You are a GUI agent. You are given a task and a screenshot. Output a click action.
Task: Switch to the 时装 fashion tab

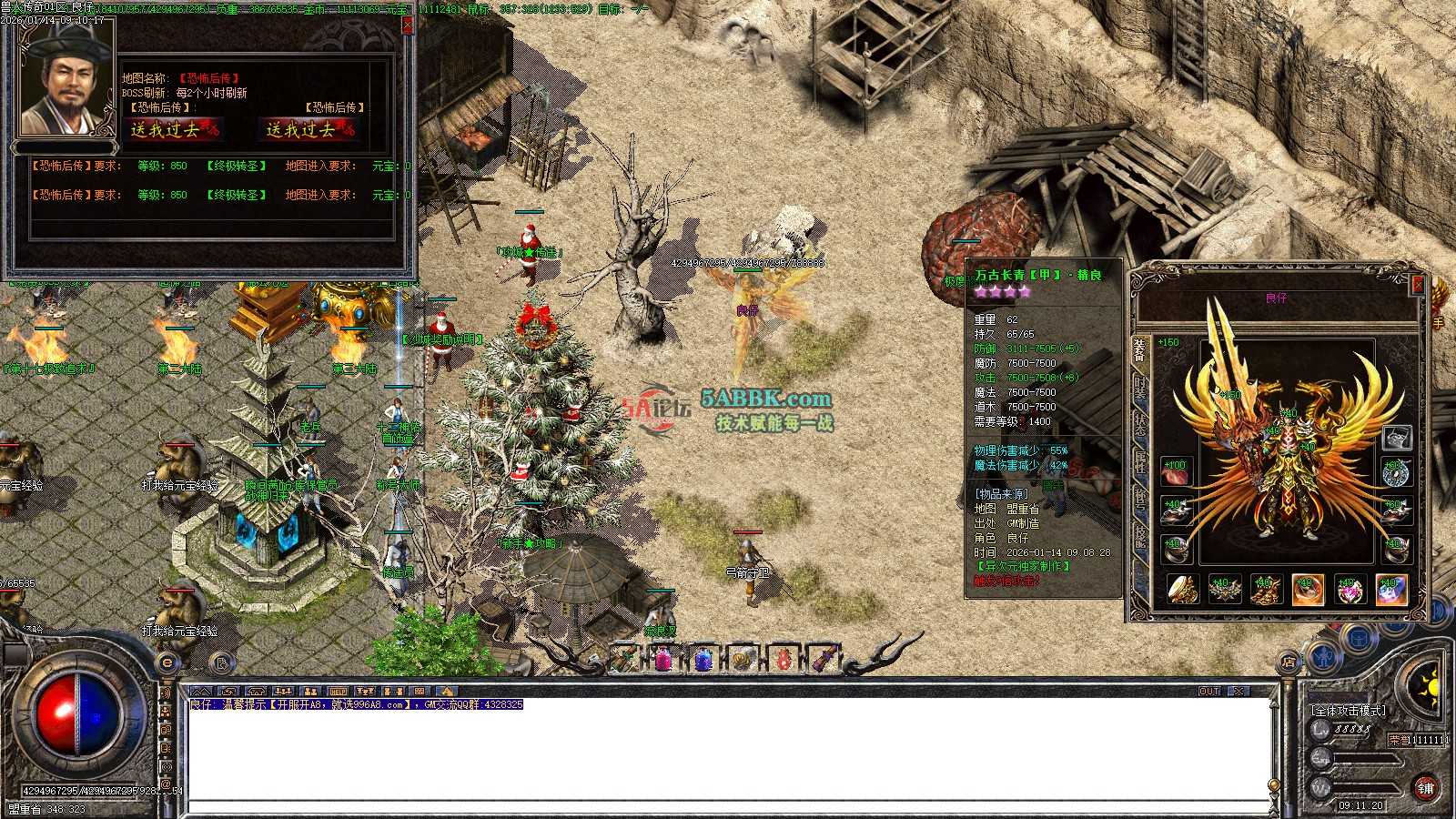click(1141, 388)
